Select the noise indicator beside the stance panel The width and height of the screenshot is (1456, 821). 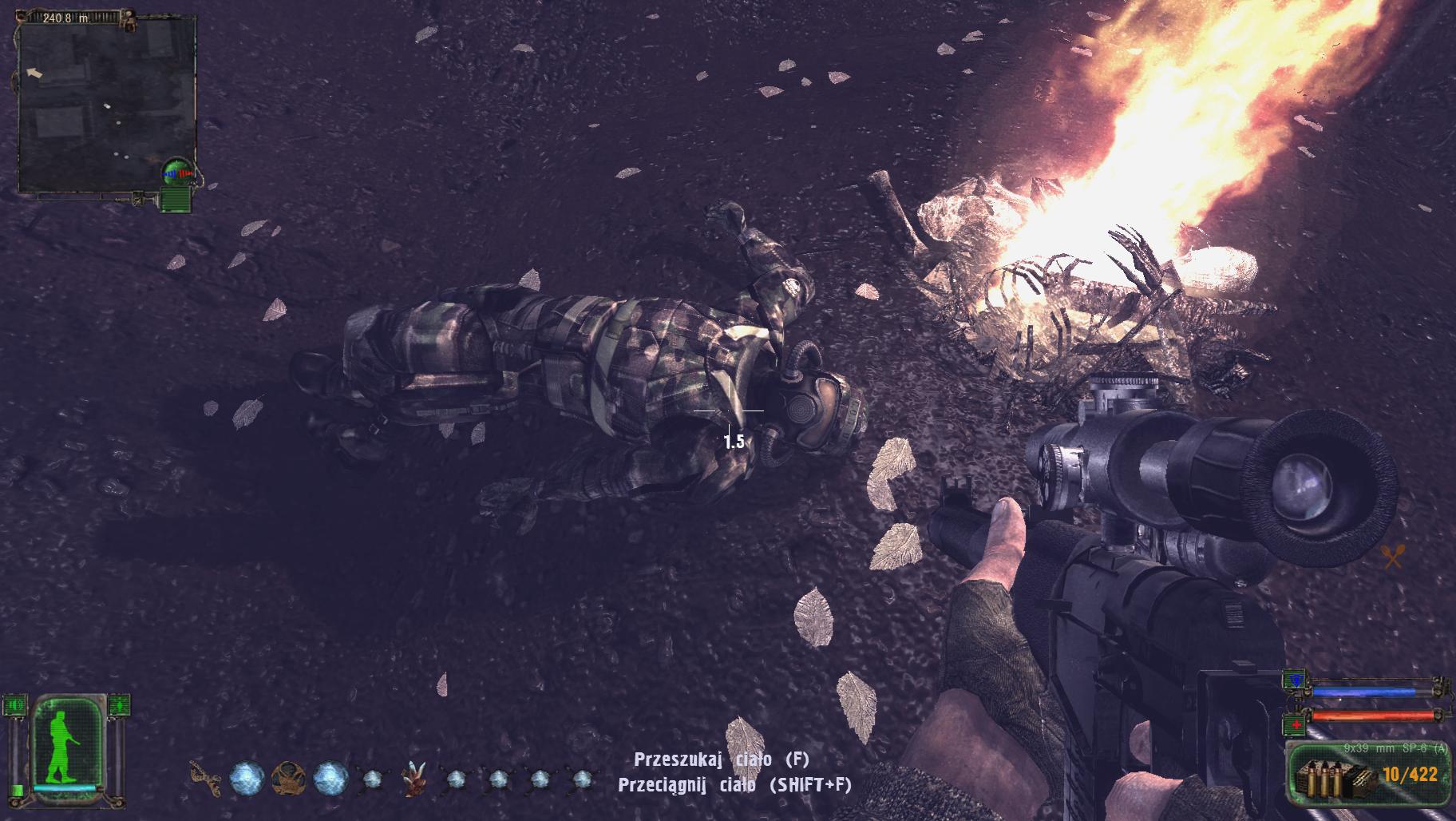14,705
